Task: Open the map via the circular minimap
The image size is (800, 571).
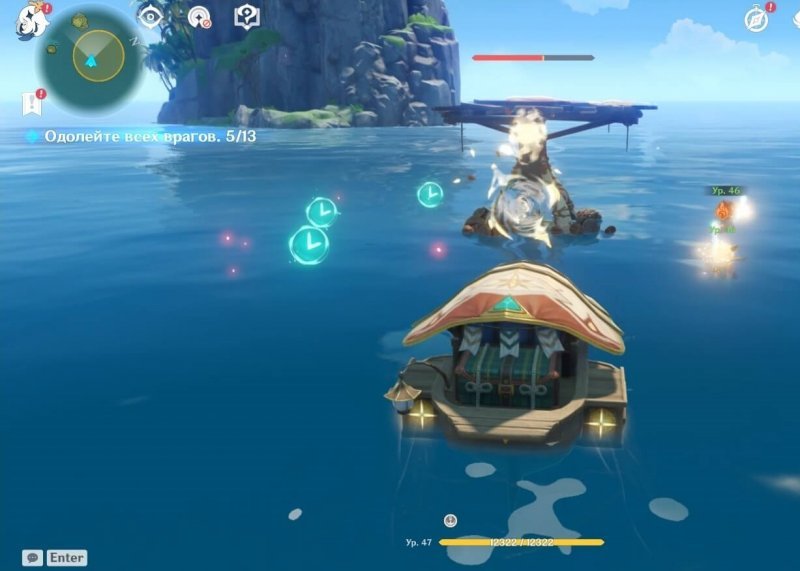Action: click(x=92, y=58)
